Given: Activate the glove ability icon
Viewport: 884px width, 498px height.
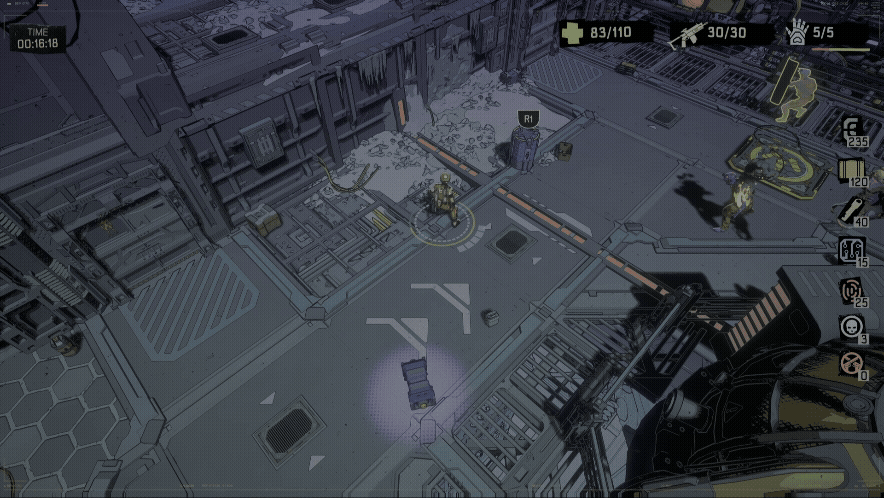Looking at the screenshot, I should pyautogui.click(x=797, y=34).
